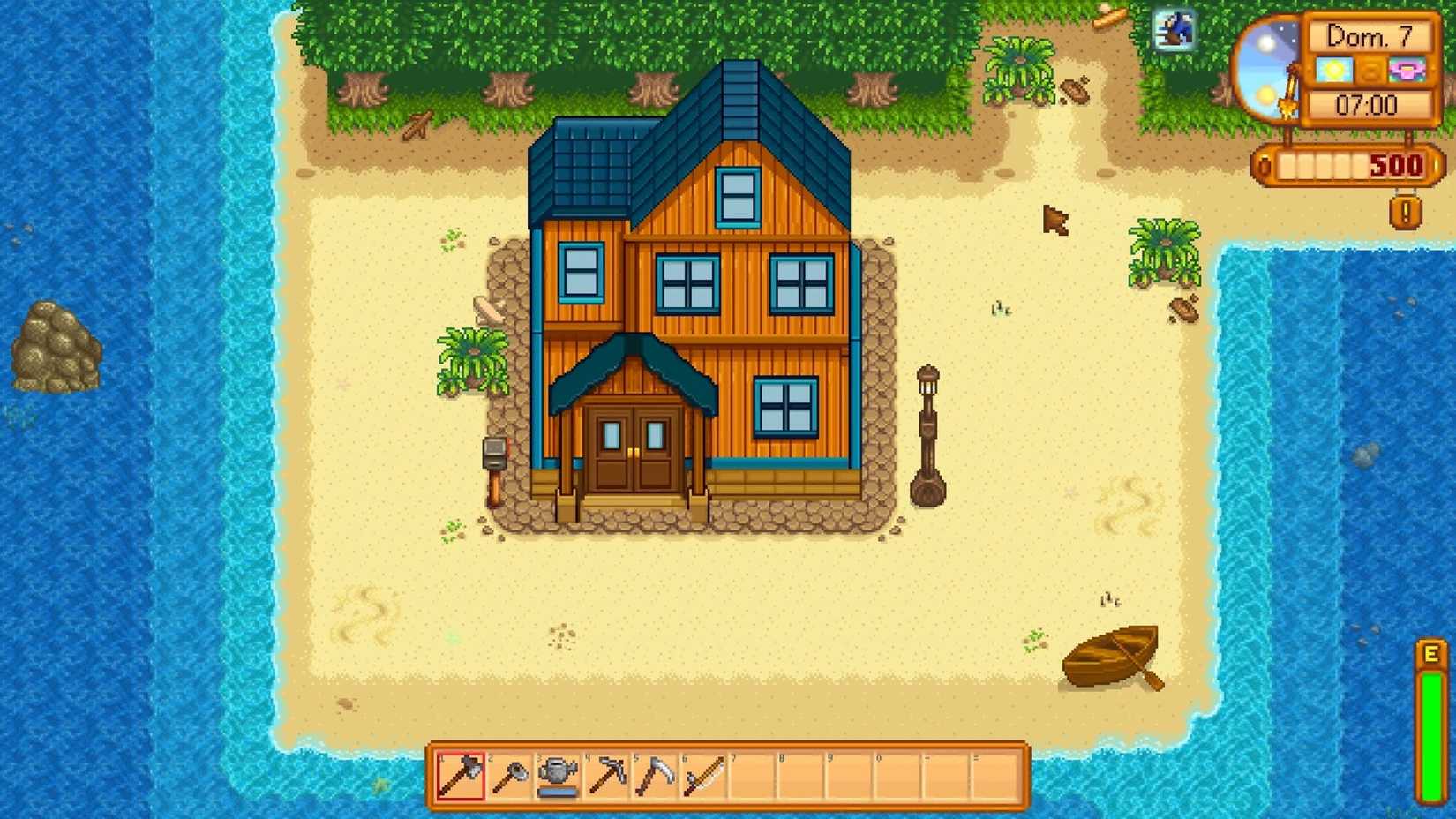The height and width of the screenshot is (819, 1456).
Task: Select the hoe in toolbar slot 2
Action: 510,777
